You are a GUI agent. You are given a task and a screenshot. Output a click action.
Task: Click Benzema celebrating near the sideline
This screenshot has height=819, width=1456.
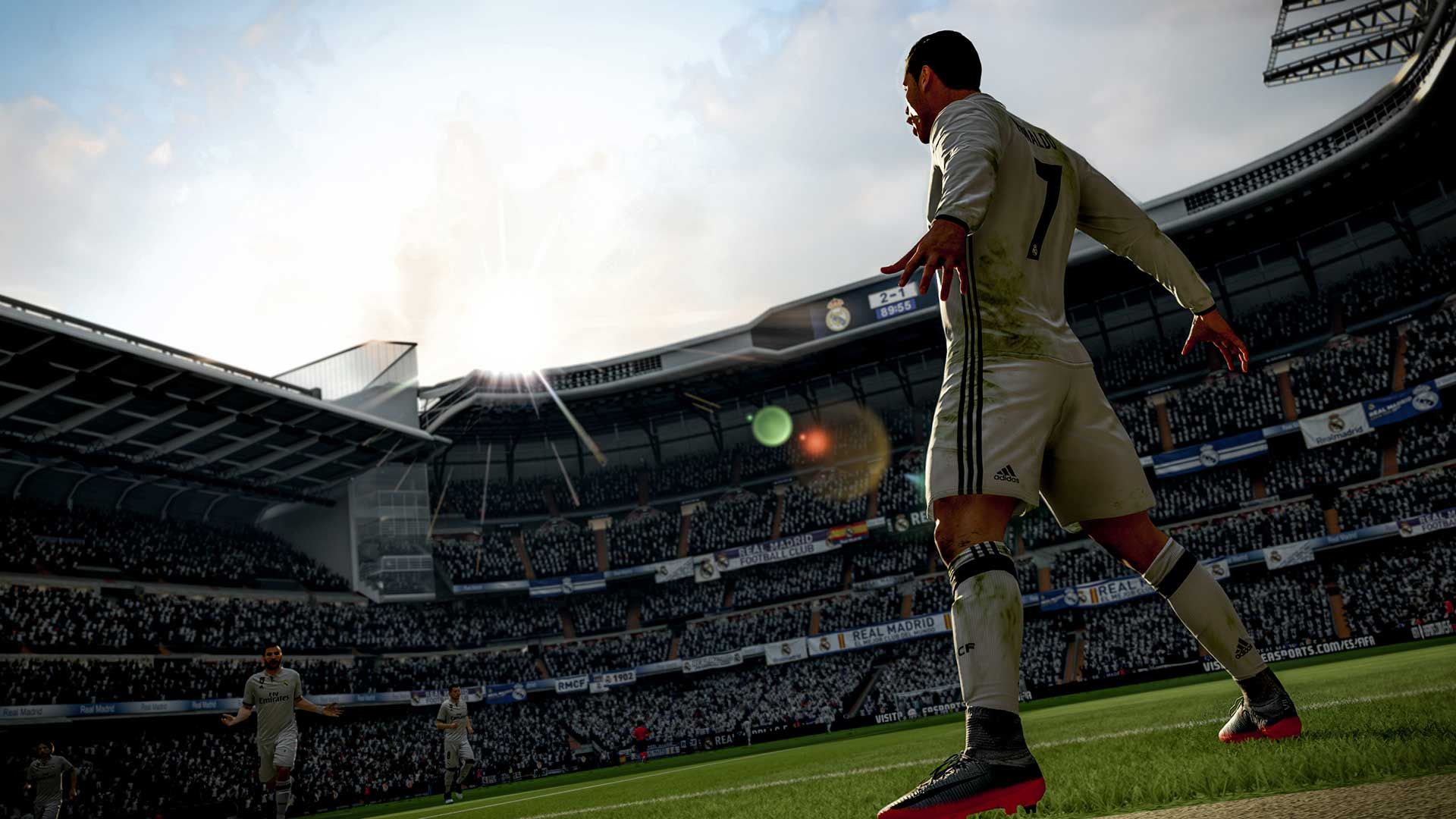[273, 705]
